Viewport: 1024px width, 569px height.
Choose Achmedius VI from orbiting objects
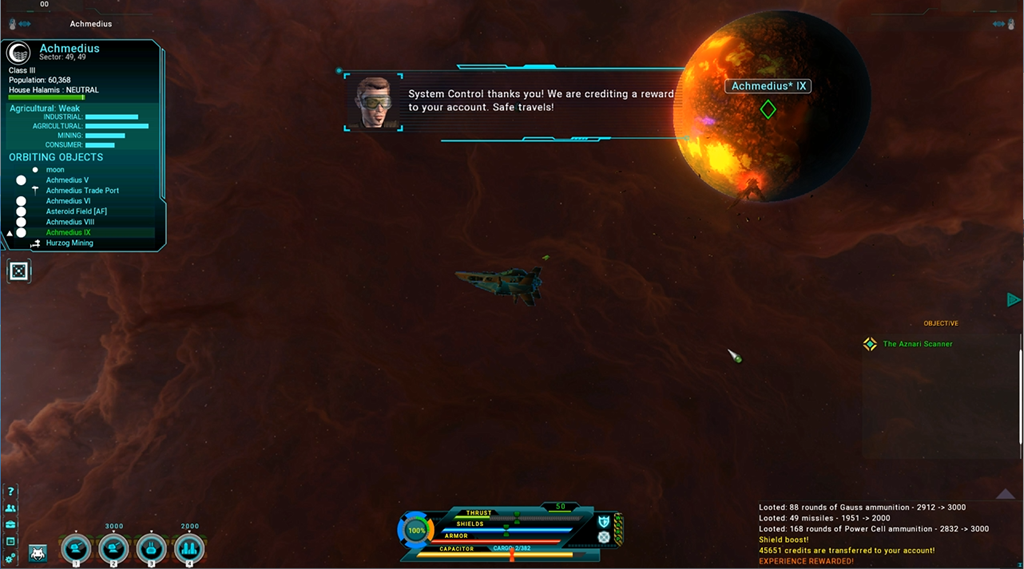pos(68,201)
